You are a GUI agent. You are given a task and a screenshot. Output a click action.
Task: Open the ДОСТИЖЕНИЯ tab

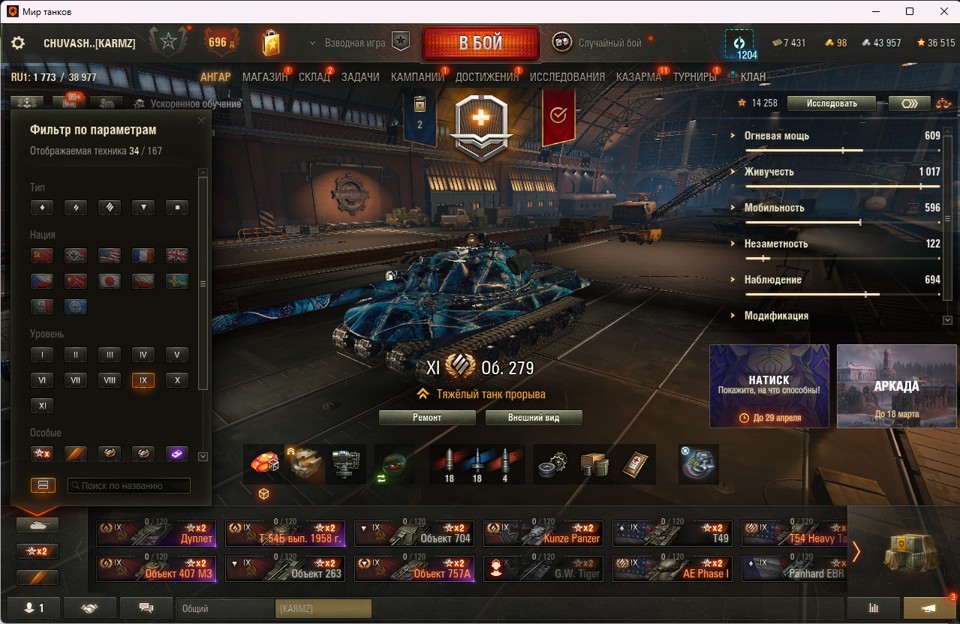(487, 77)
